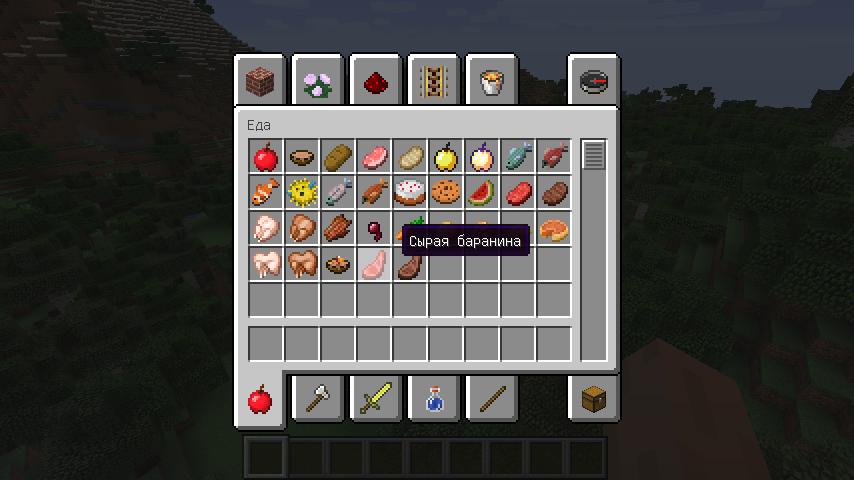Select the bread loaf slot
The image size is (854, 480).
tap(338, 157)
